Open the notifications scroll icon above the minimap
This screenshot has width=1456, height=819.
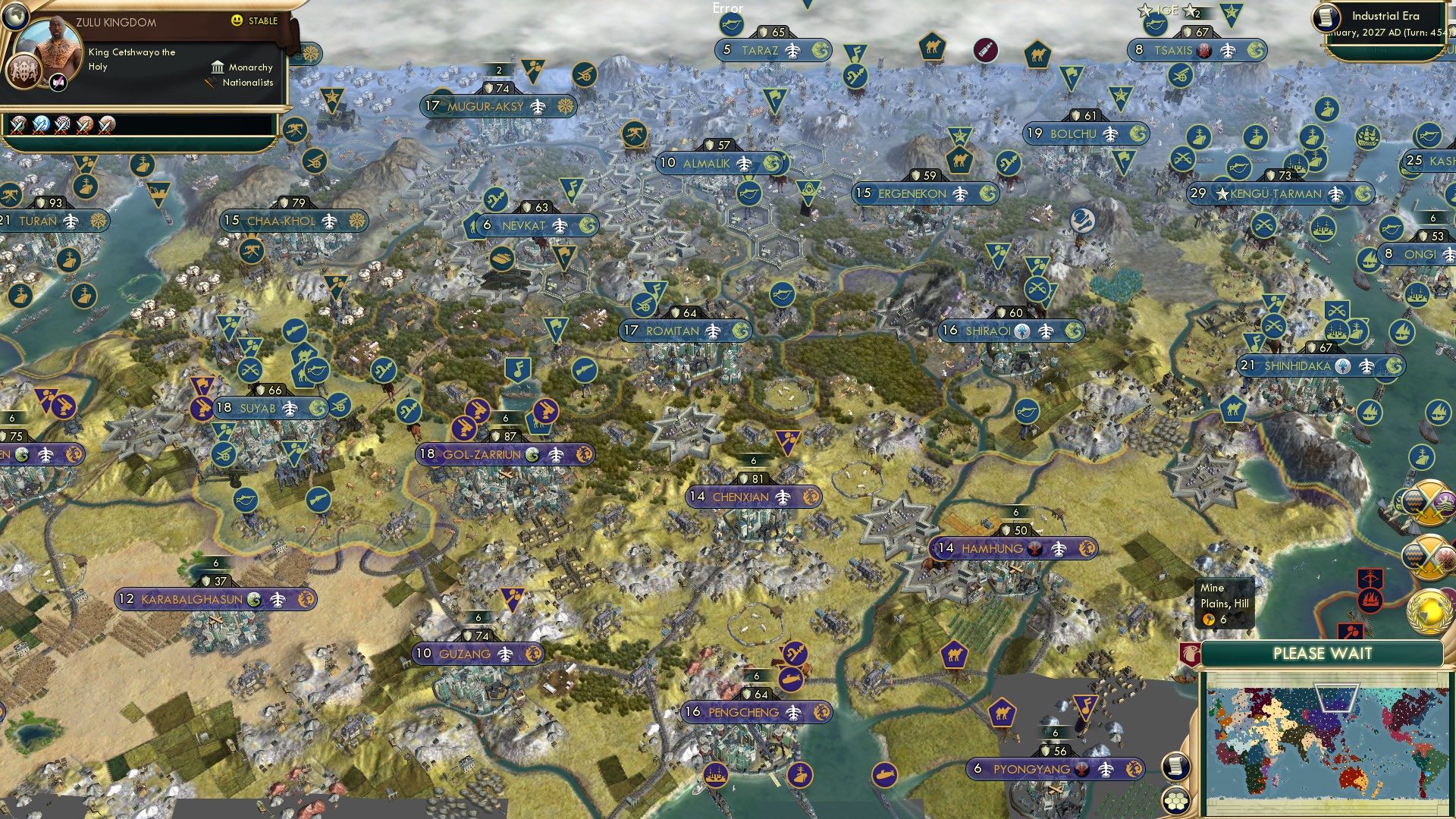click(x=1176, y=766)
